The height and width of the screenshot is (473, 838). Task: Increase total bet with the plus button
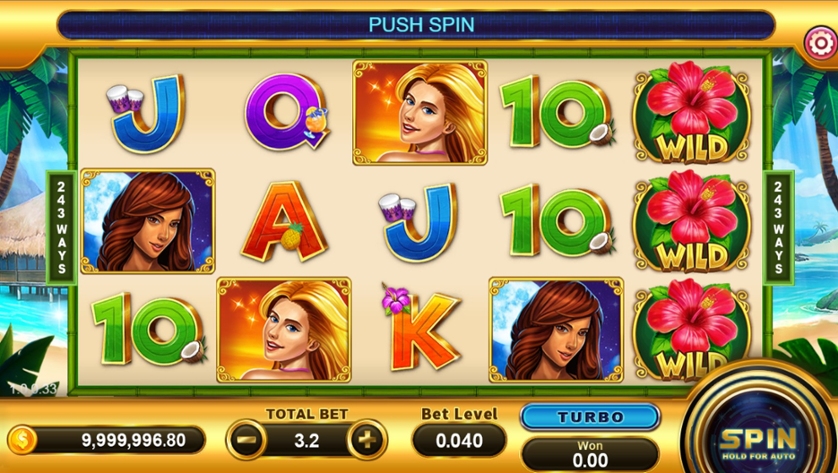click(x=367, y=439)
